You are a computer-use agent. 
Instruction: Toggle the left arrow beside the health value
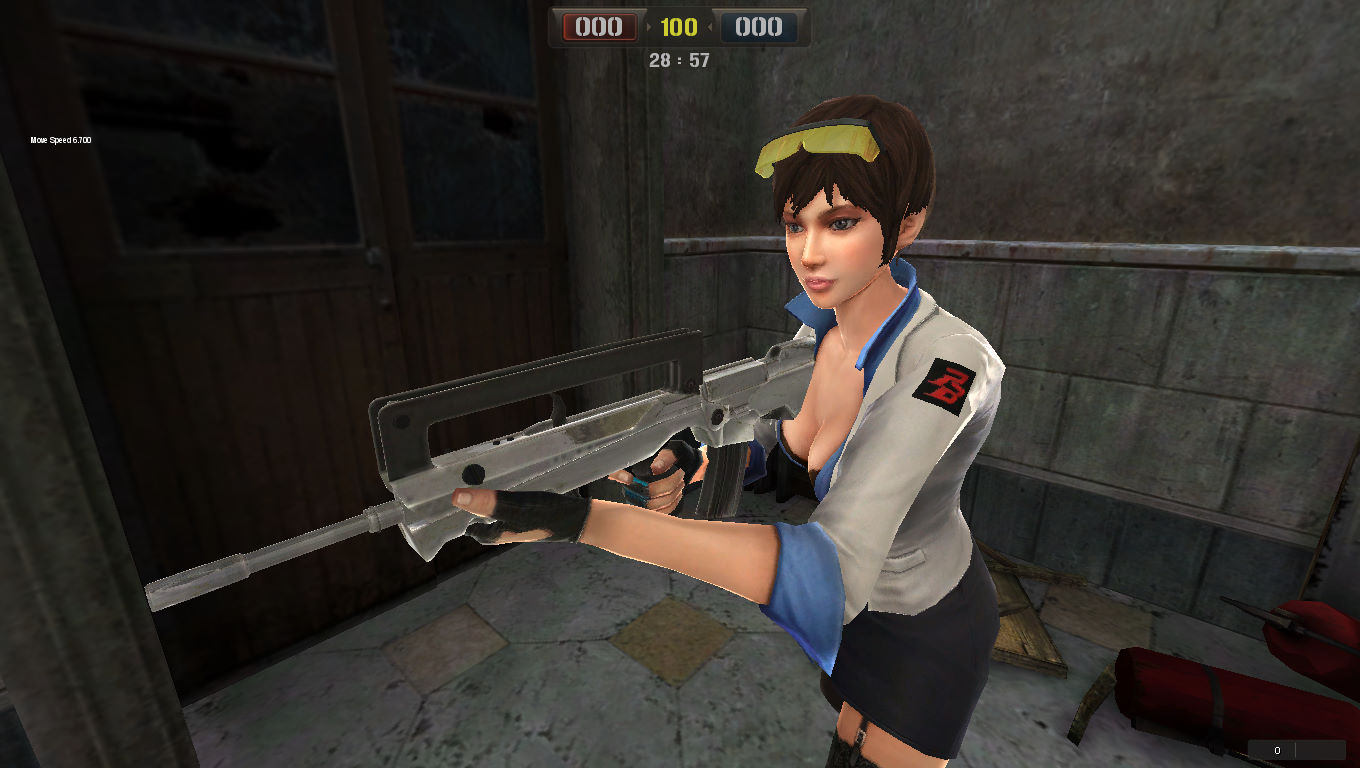[x=648, y=27]
